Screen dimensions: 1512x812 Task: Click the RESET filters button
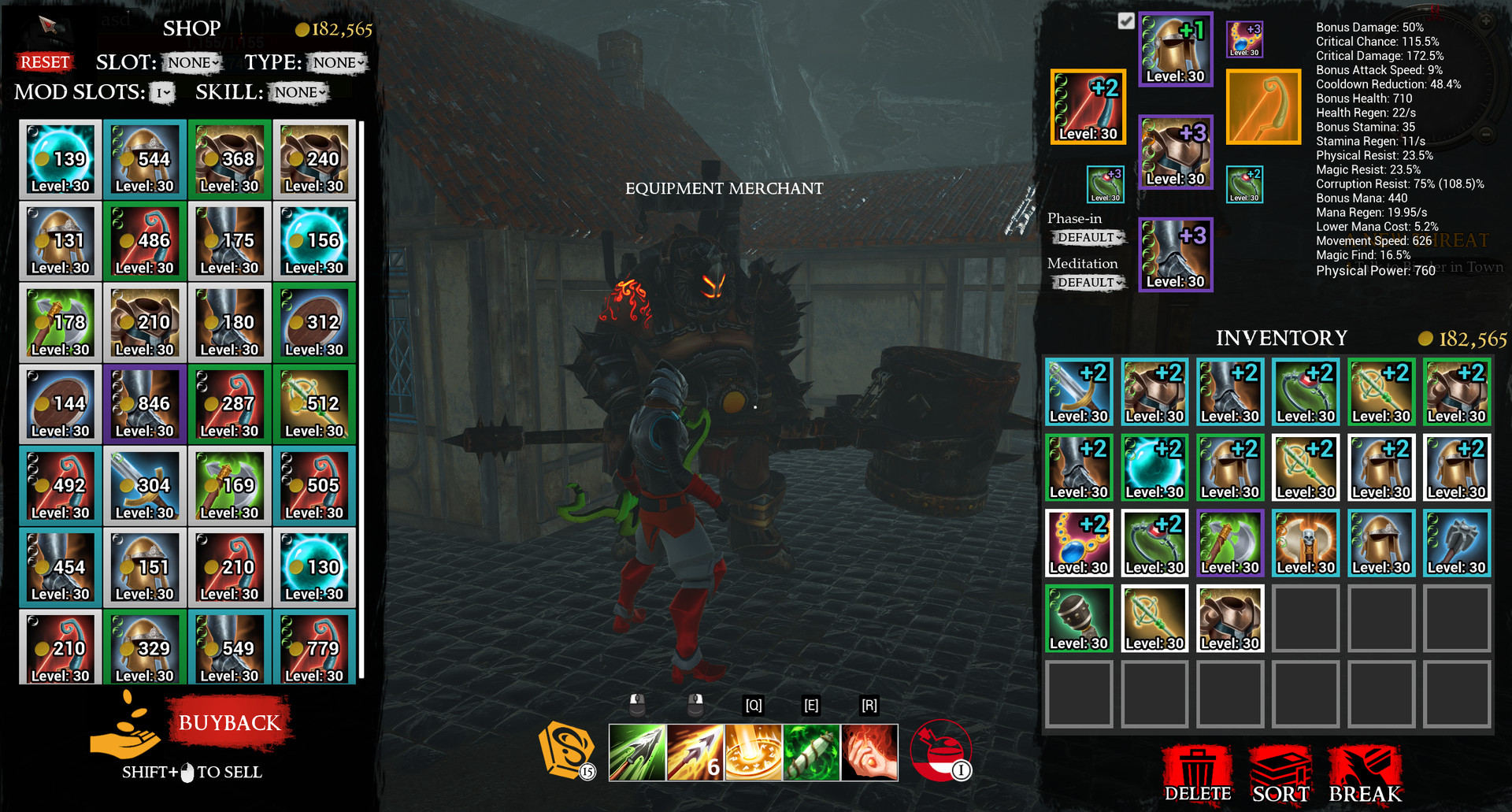tap(45, 61)
